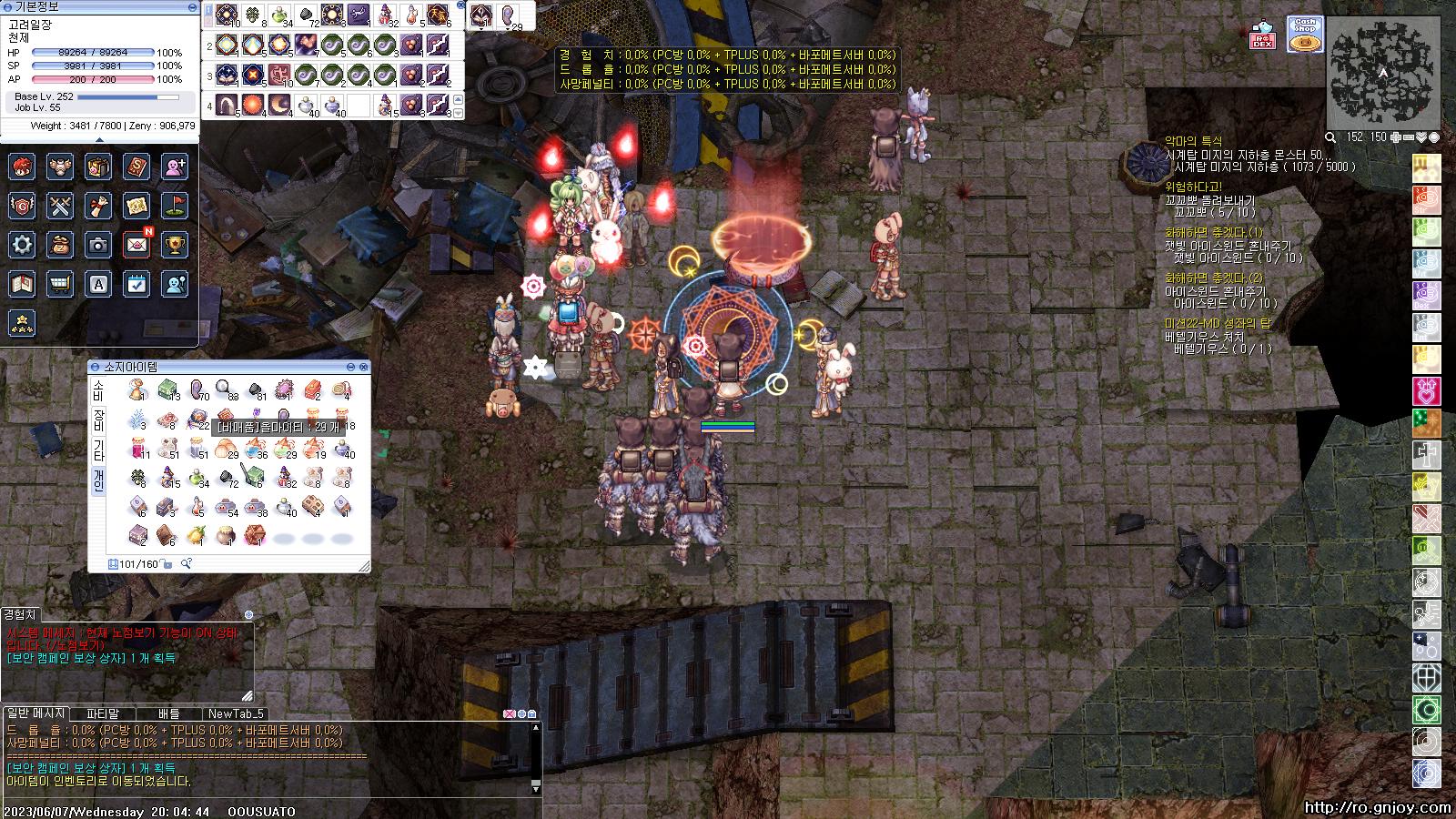This screenshot has height=819, width=1456.
Task: Close the 소지아이템 inventory window
Action: (364, 367)
